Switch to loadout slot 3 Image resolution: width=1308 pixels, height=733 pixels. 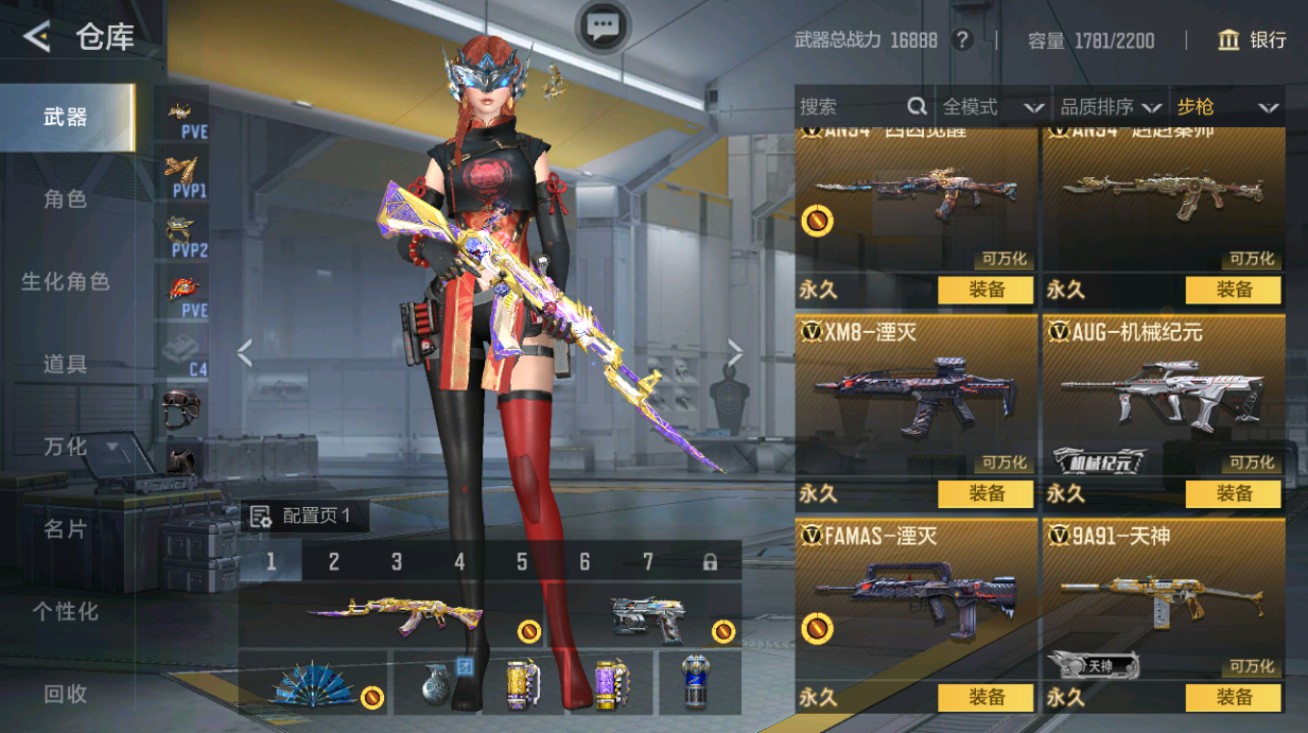pos(396,562)
